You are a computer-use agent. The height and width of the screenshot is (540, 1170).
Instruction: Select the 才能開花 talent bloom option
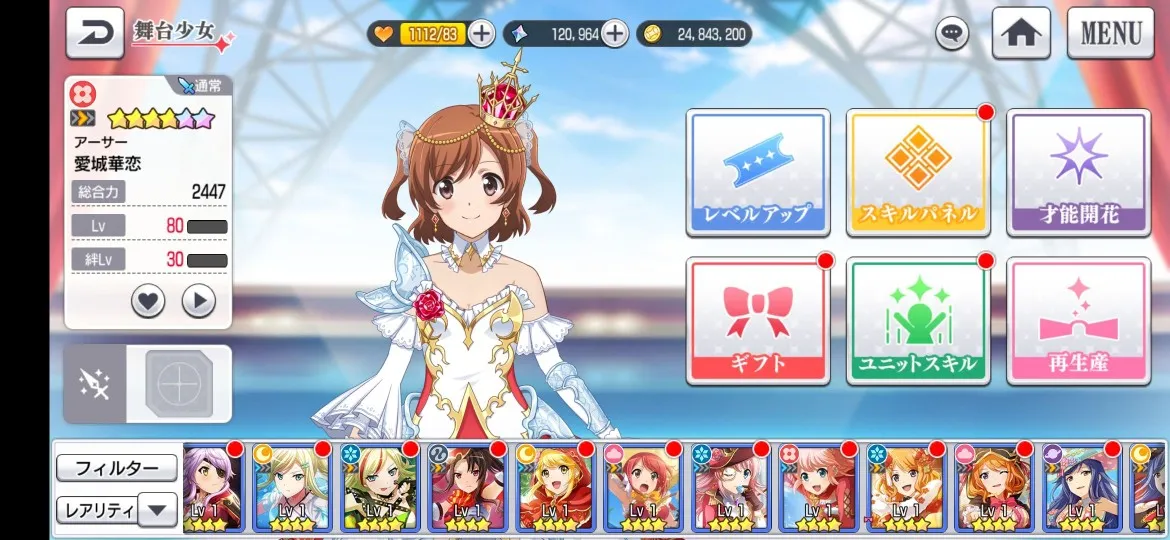pos(1078,172)
